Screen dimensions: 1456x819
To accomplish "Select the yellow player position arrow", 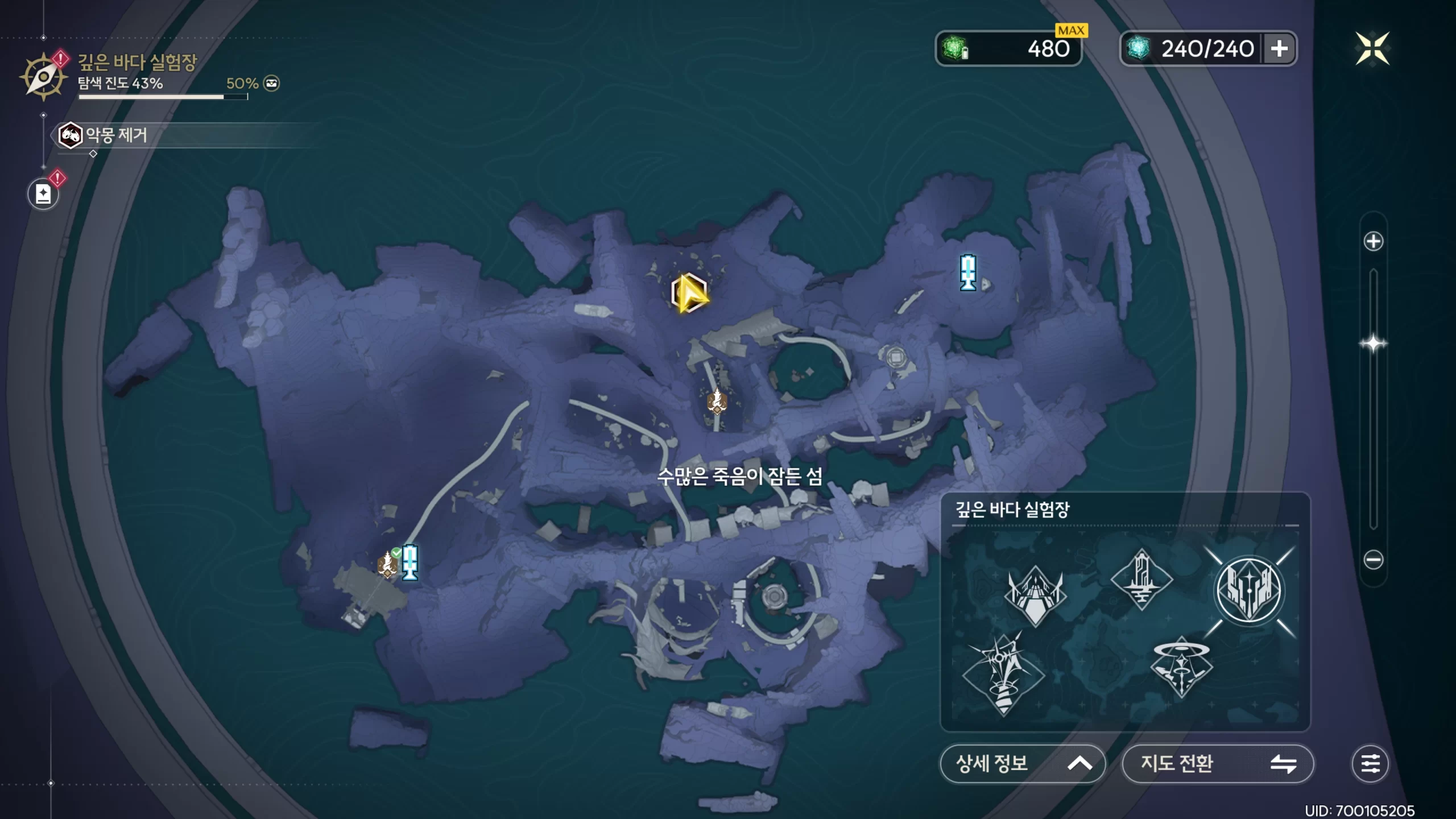I will point(689,293).
